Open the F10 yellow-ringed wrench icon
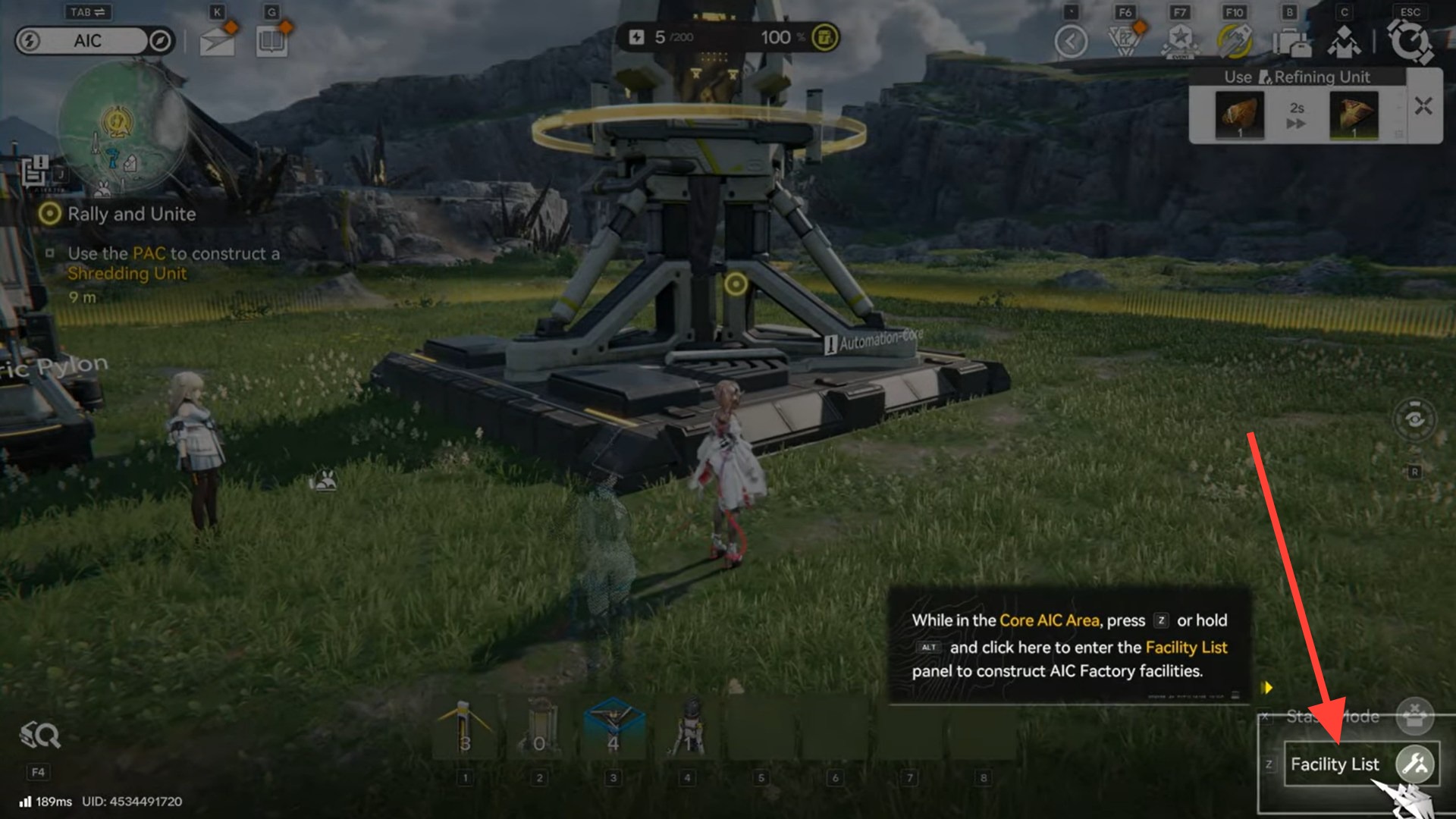 [x=1235, y=41]
